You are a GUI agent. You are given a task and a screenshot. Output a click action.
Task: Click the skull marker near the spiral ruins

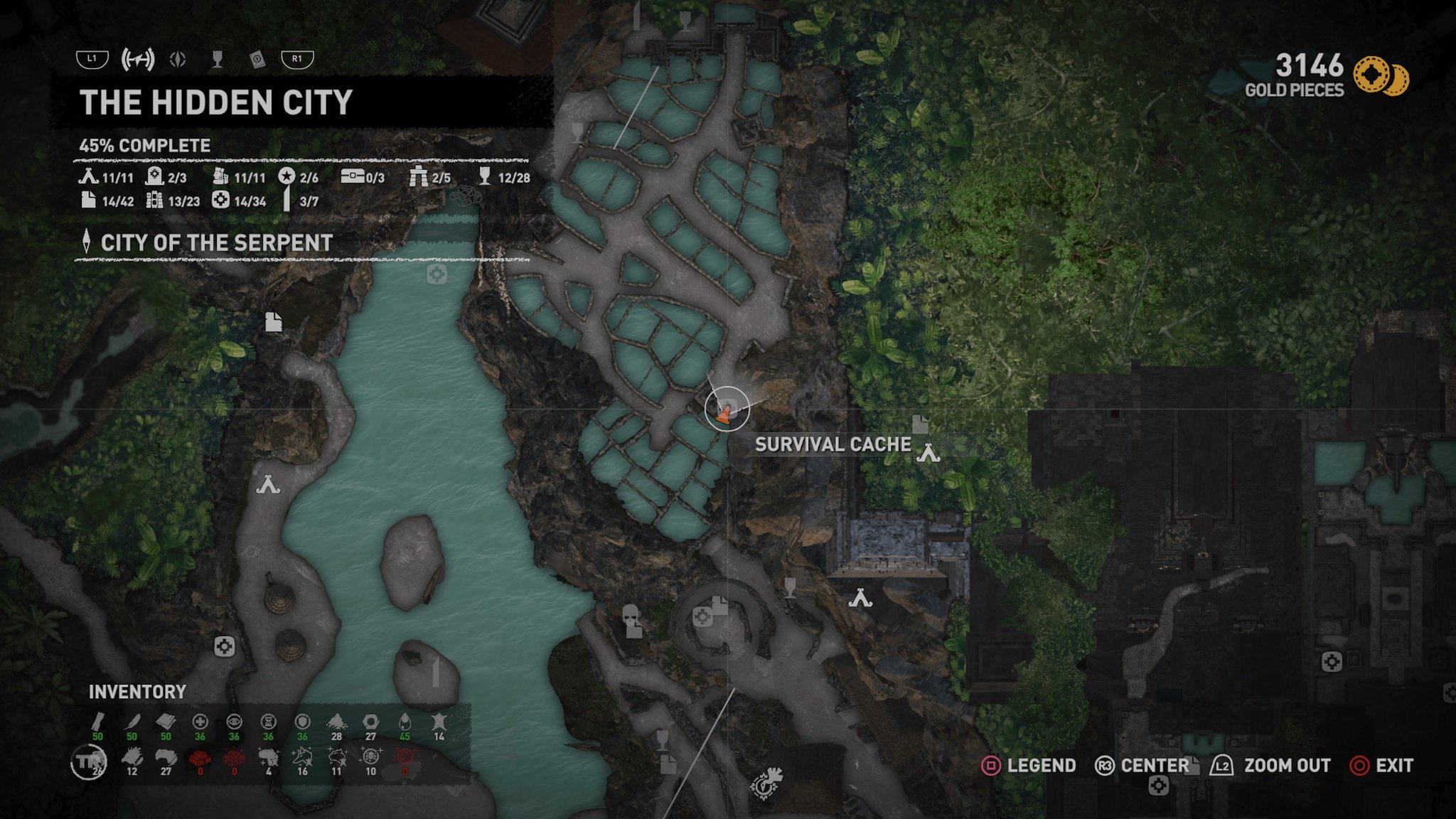pyautogui.click(x=631, y=619)
